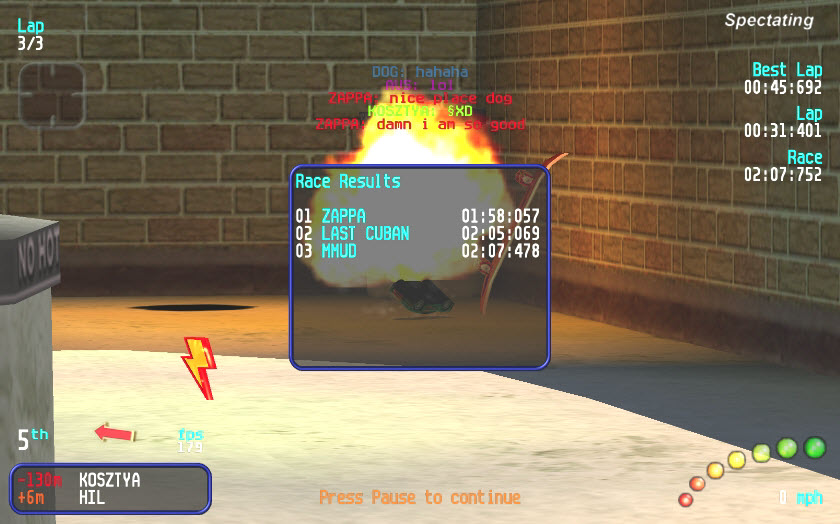Select ZAPPA's row in Race Results

(x=417, y=216)
